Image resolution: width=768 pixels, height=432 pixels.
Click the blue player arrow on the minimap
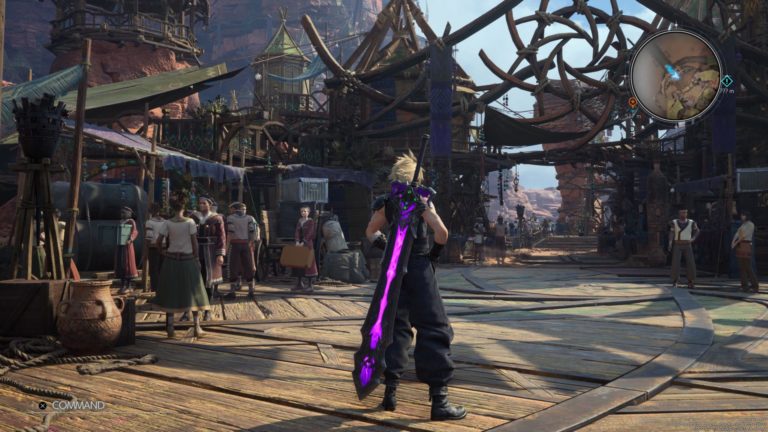pyautogui.click(x=673, y=72)
